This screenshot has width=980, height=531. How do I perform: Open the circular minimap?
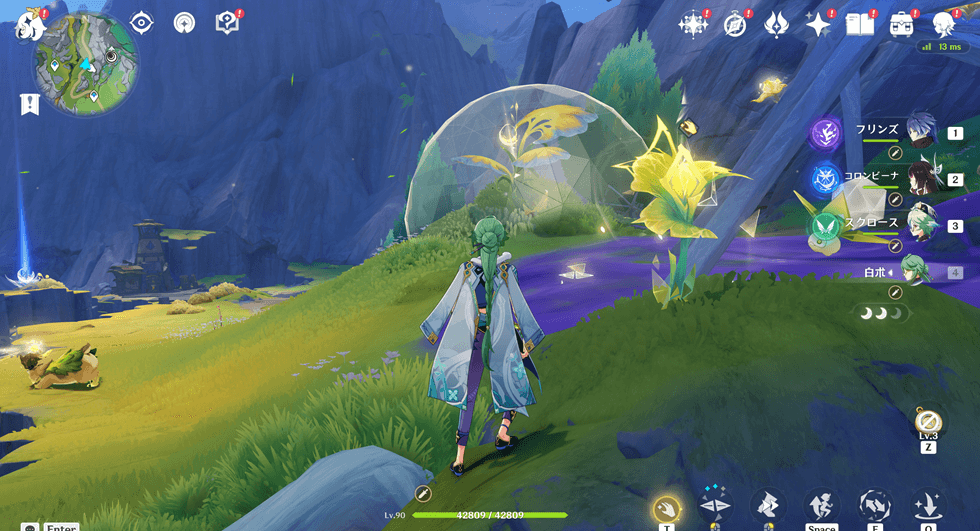pos(86,64)
